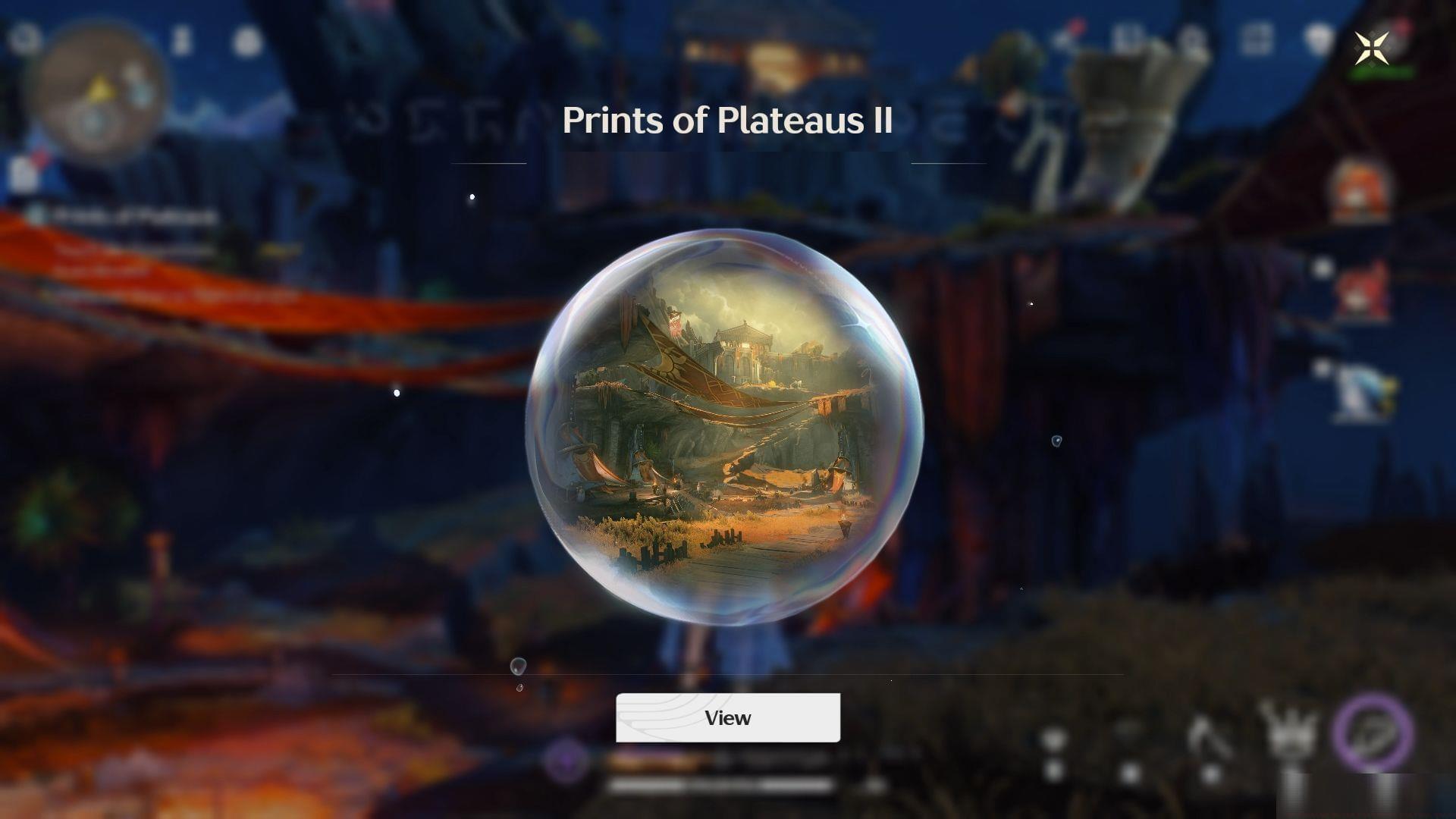Open the circular icon left of the grid icon
Viewport: 1456px width, 819px height.
(x=1192, y=36)
